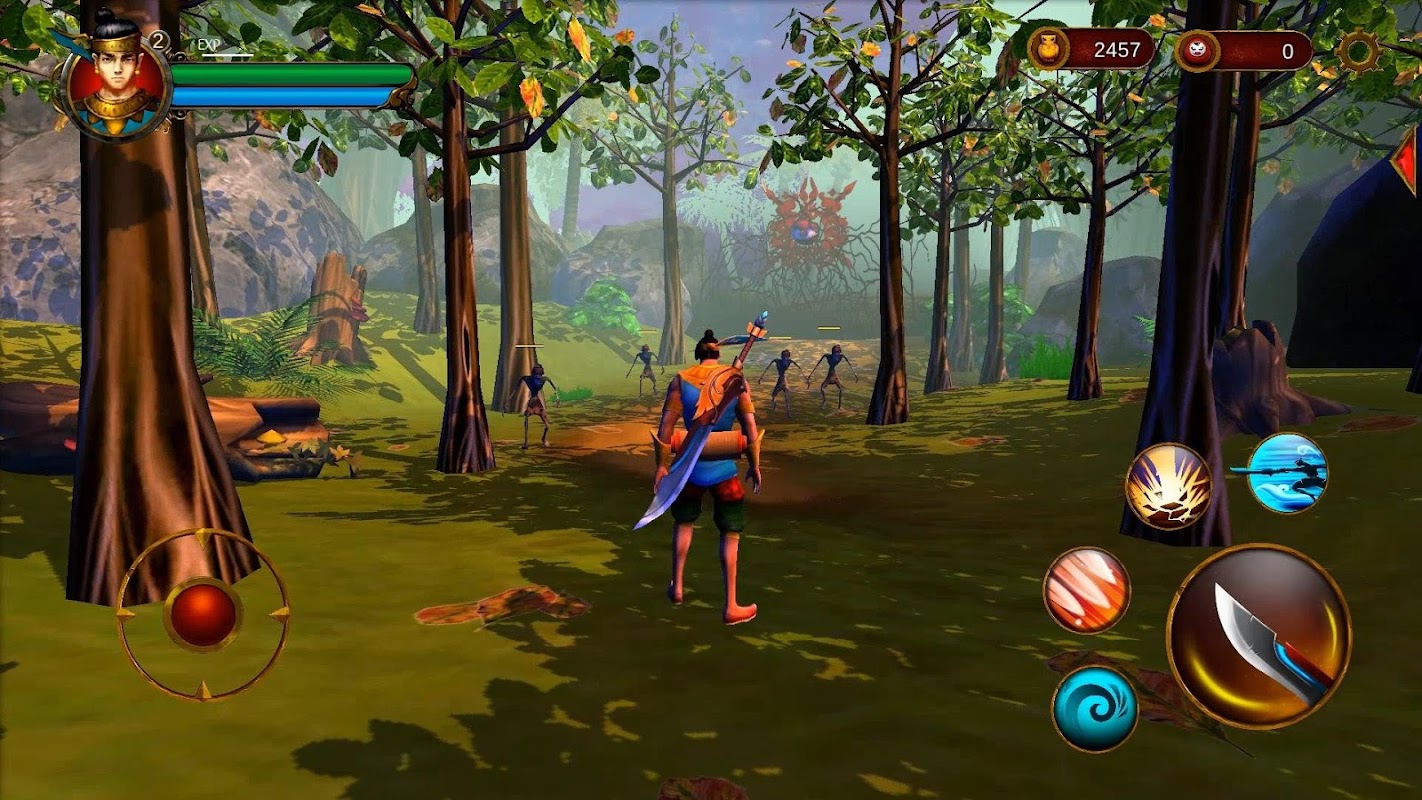The height and width of the screenshot is (800, 1422).
Task: Open the settings gear menu
Action: (1359, 50)
